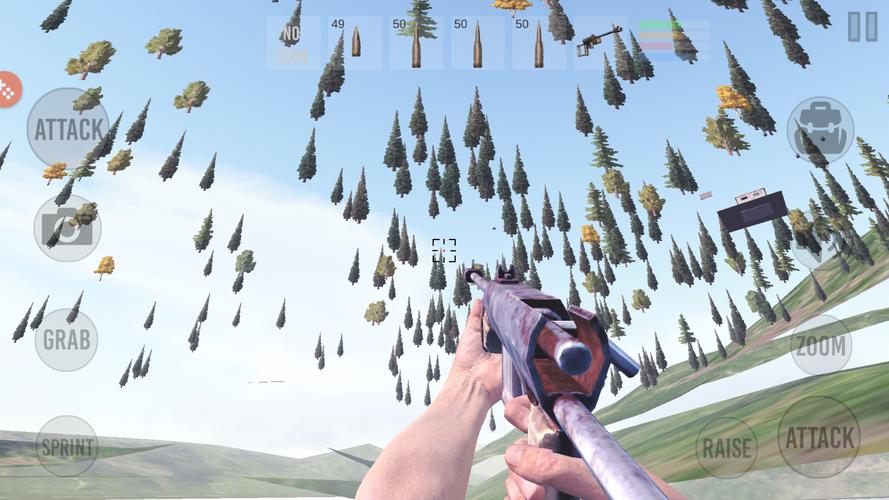Image resolution: width=889 pixels, height=500 pixels.
Task: Tap the ATTACK button beside RAISE
Action: pyautogui.click(x=819, y=437)
